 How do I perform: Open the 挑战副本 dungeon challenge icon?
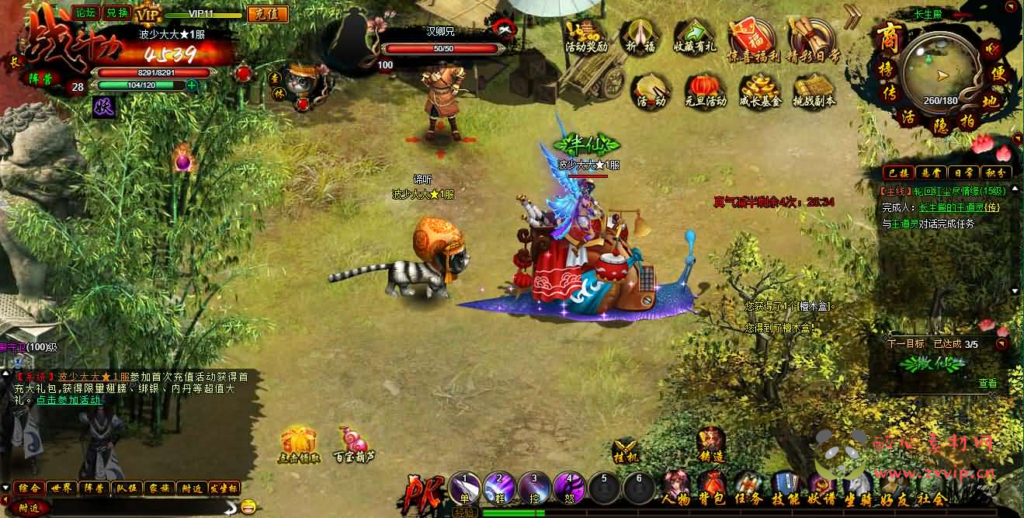pos(813,88)
